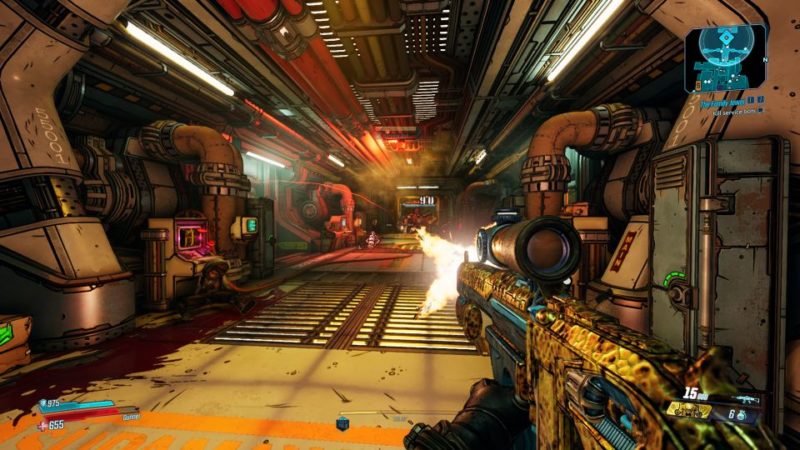800x450 pixels.
Task: Click the blue cube level icon
Action: click(x=343, y=424)
